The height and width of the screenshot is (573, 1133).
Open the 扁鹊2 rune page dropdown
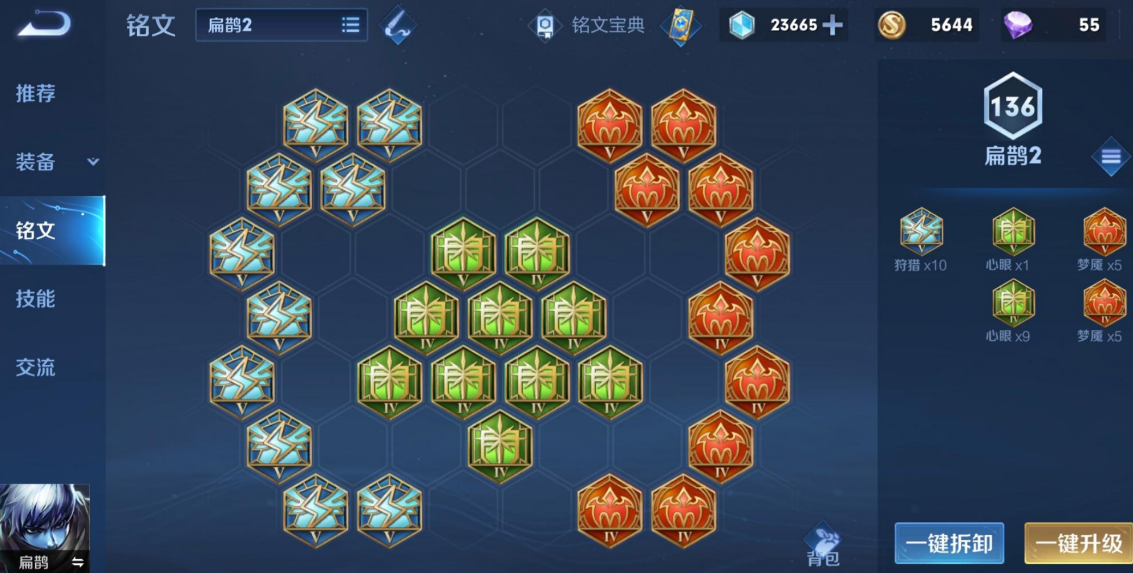pos(281,25)
